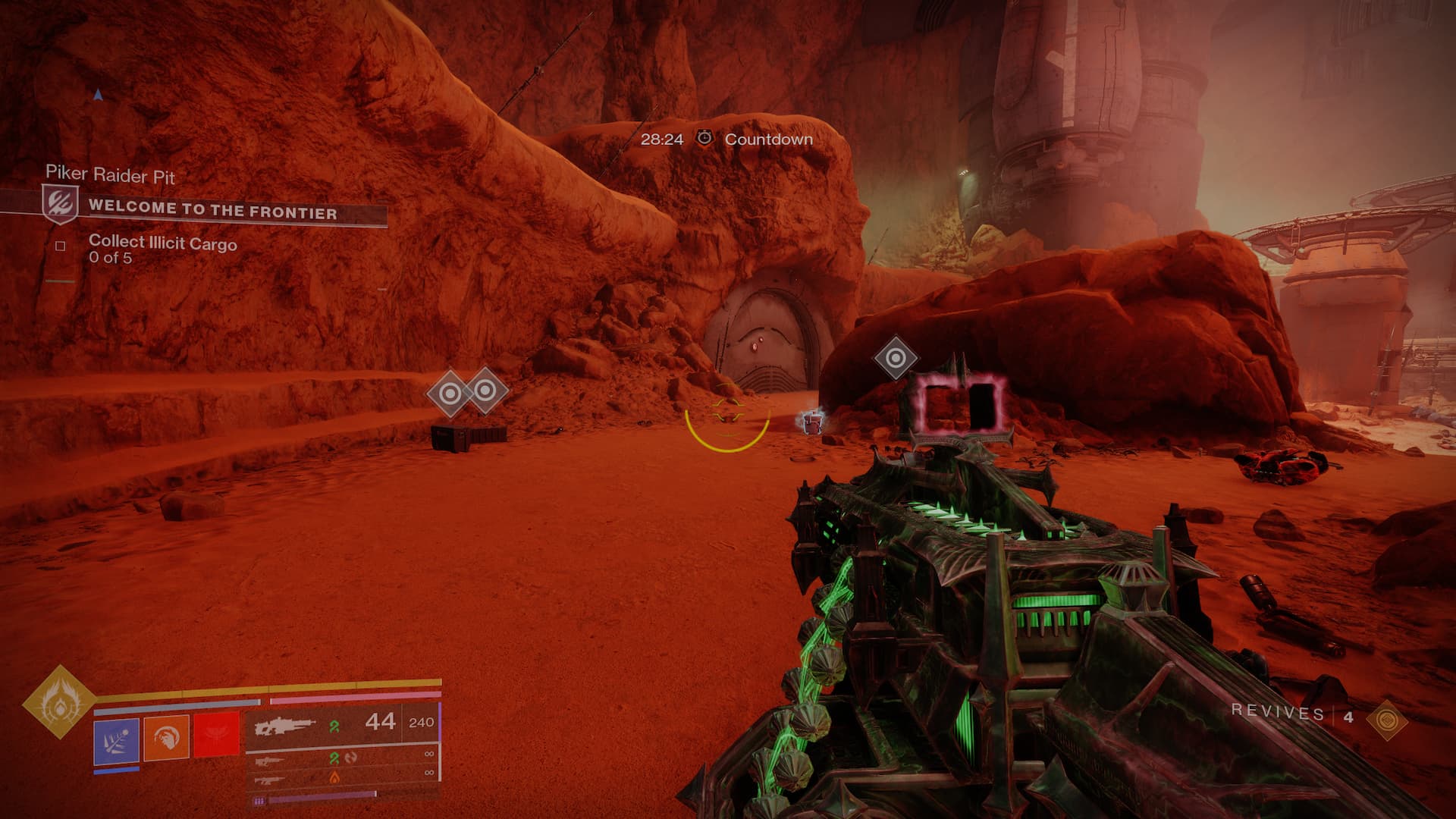Click the Revives token icon
The image size is (1456, 819).
coord(1386,719)
